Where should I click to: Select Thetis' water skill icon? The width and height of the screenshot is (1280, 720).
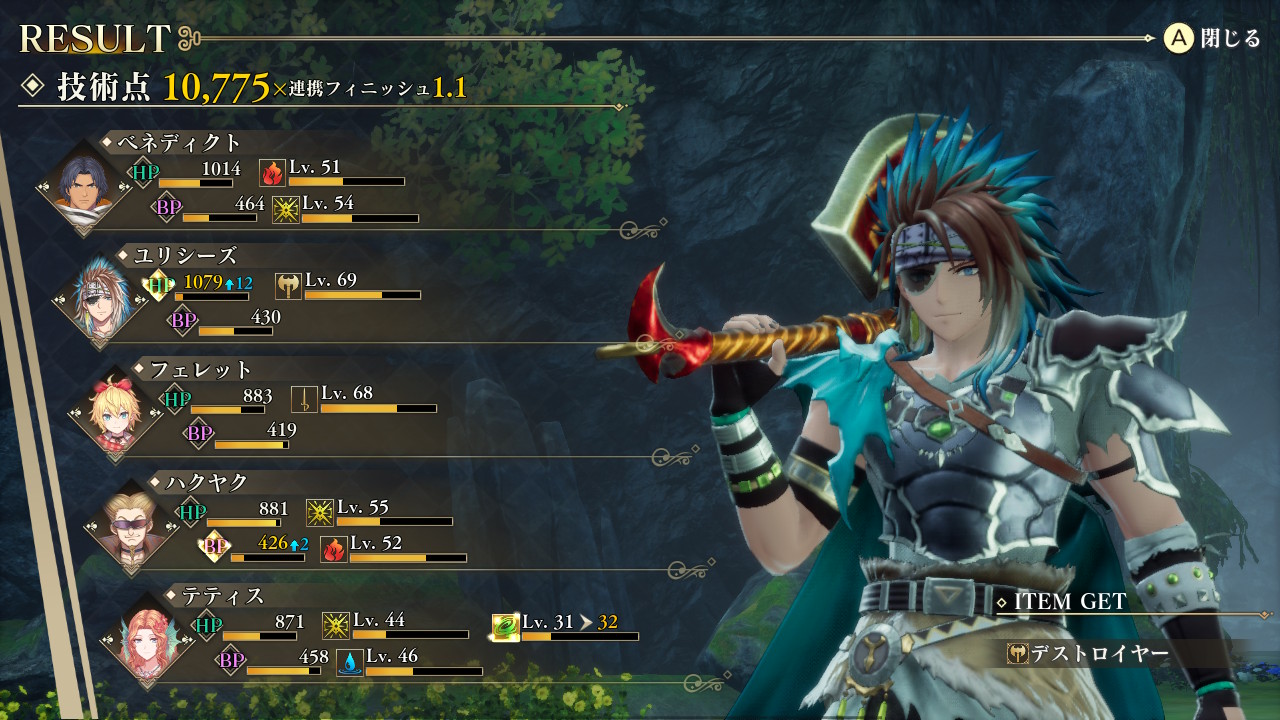pos(350,662)
